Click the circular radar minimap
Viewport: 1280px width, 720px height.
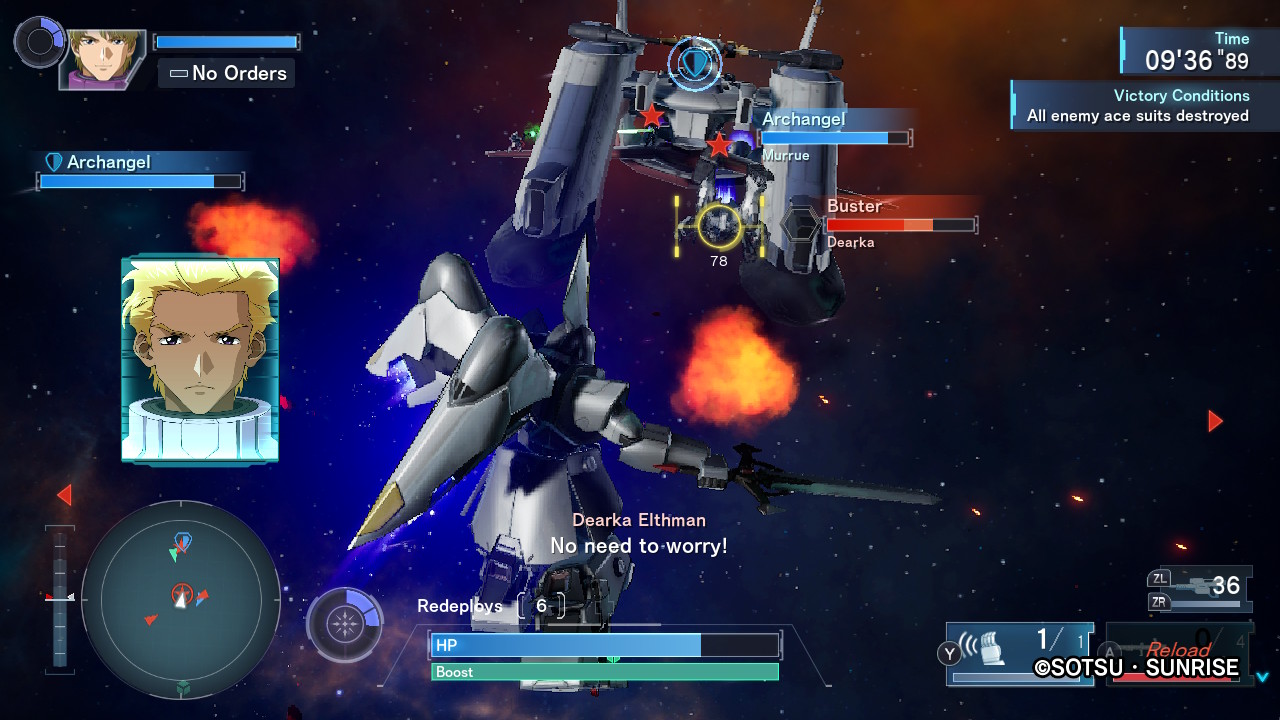coord(181,599)
